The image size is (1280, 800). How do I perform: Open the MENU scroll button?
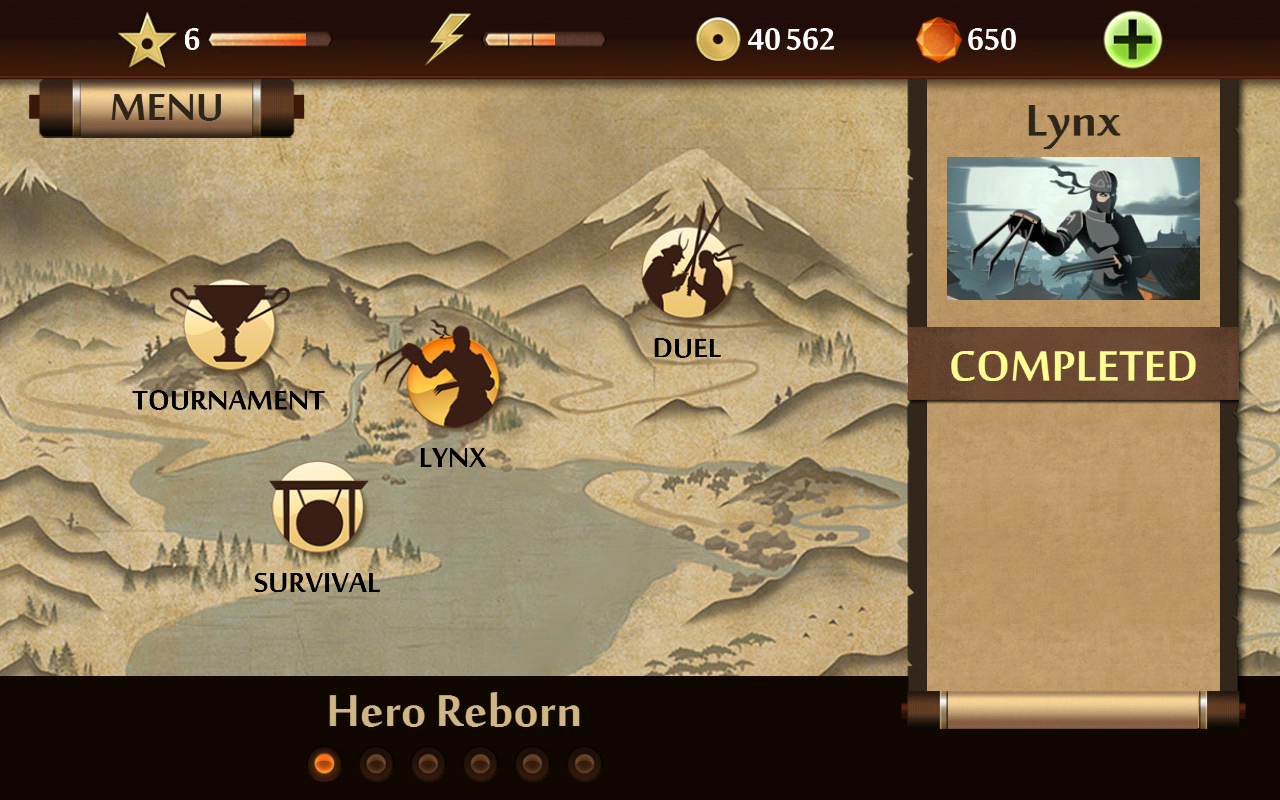click(166, 107)
